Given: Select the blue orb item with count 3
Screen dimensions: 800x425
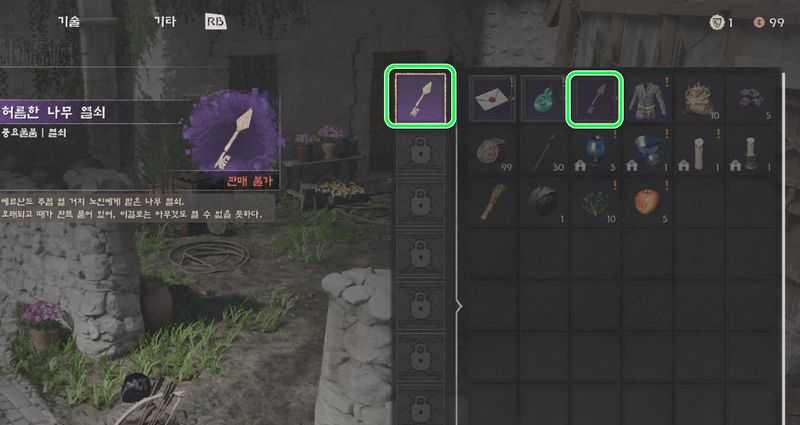Looking at the screenshot, I should tap(597, 151).
